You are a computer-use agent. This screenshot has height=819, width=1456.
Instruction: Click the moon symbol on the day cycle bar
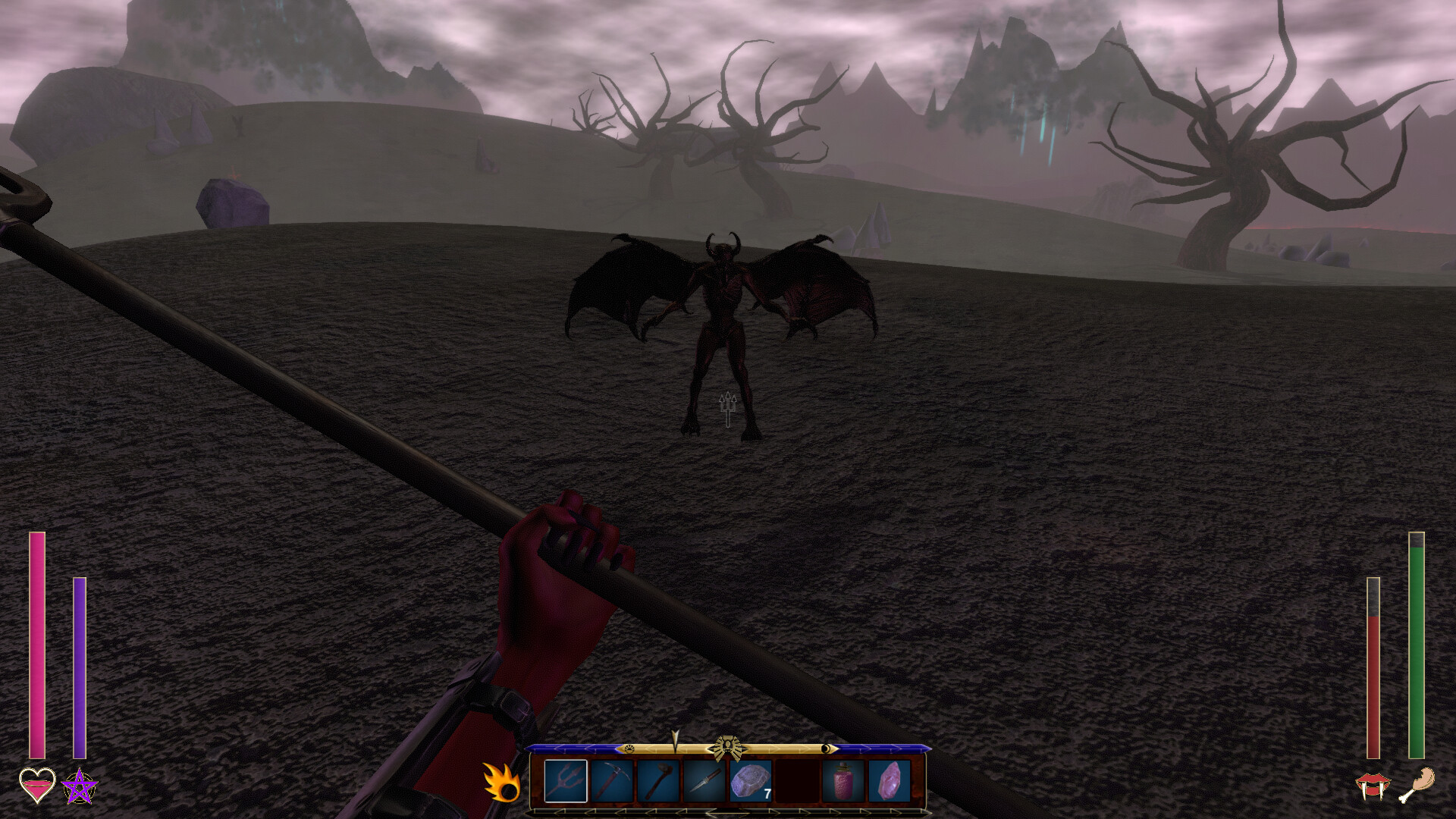click(x=825, y=748)
